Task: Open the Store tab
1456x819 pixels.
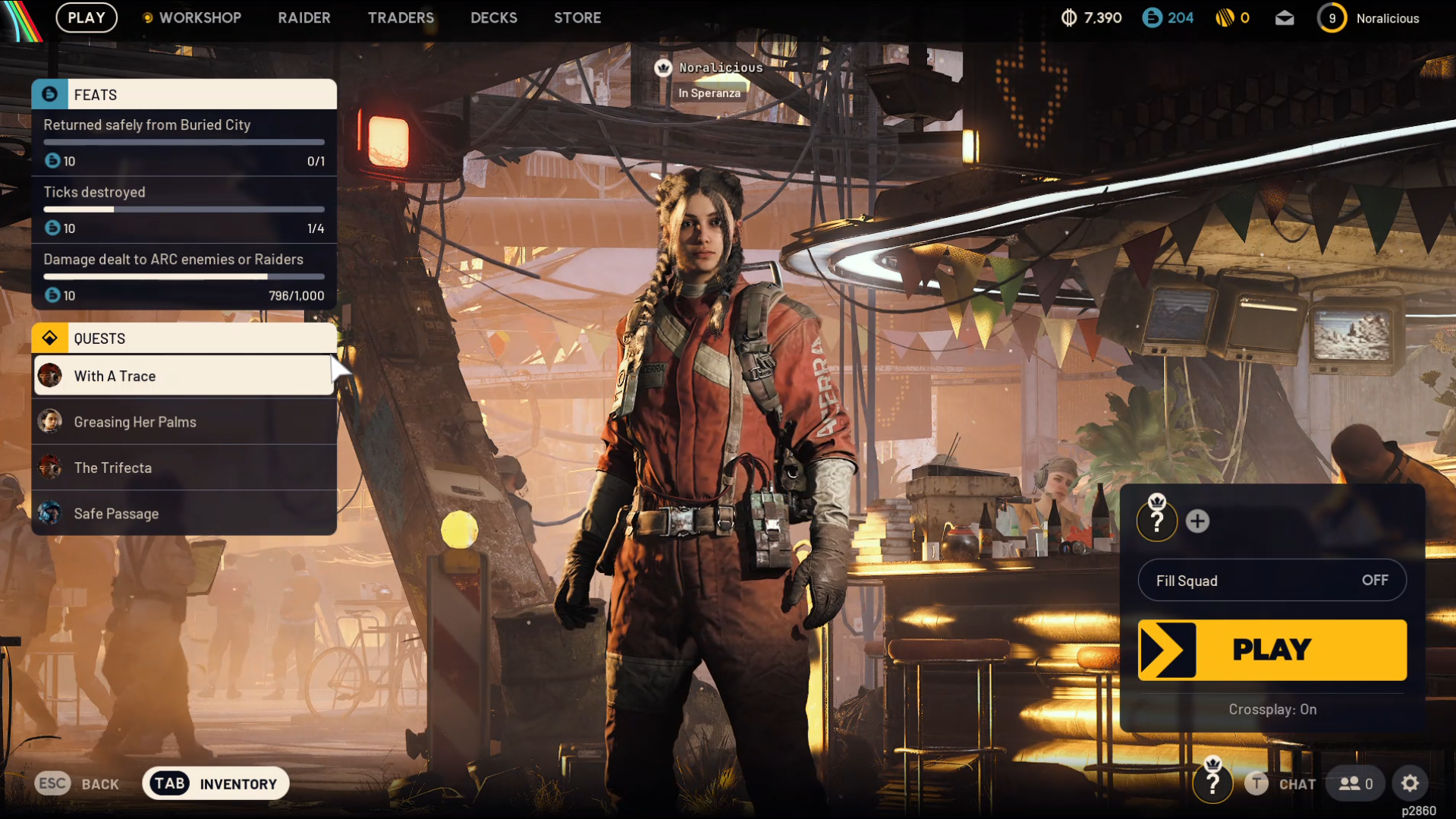Action: pyautogui.click(x=577, y=17)
